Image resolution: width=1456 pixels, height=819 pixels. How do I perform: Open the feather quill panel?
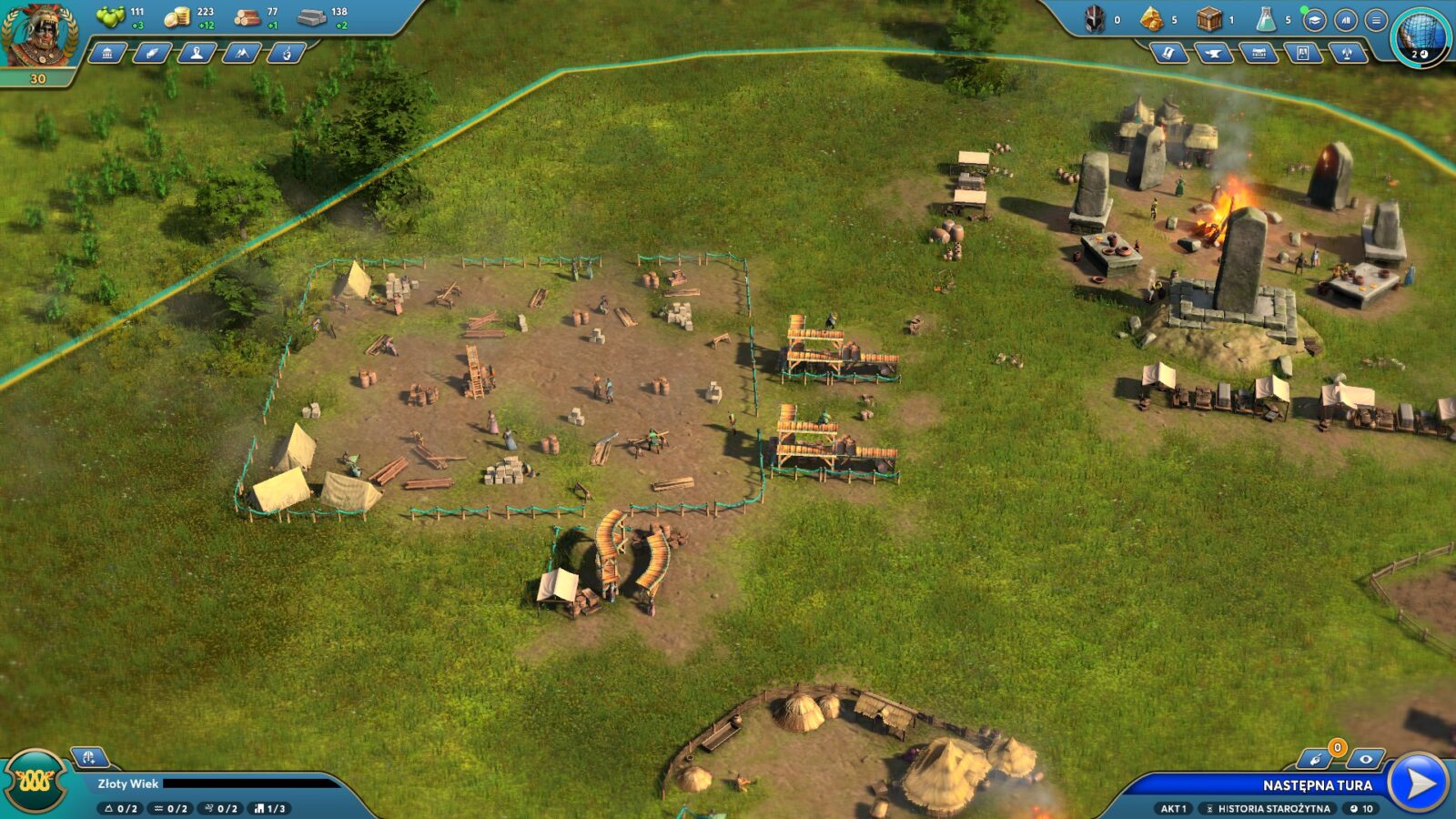pyautogui.click(x=152, y=54)
